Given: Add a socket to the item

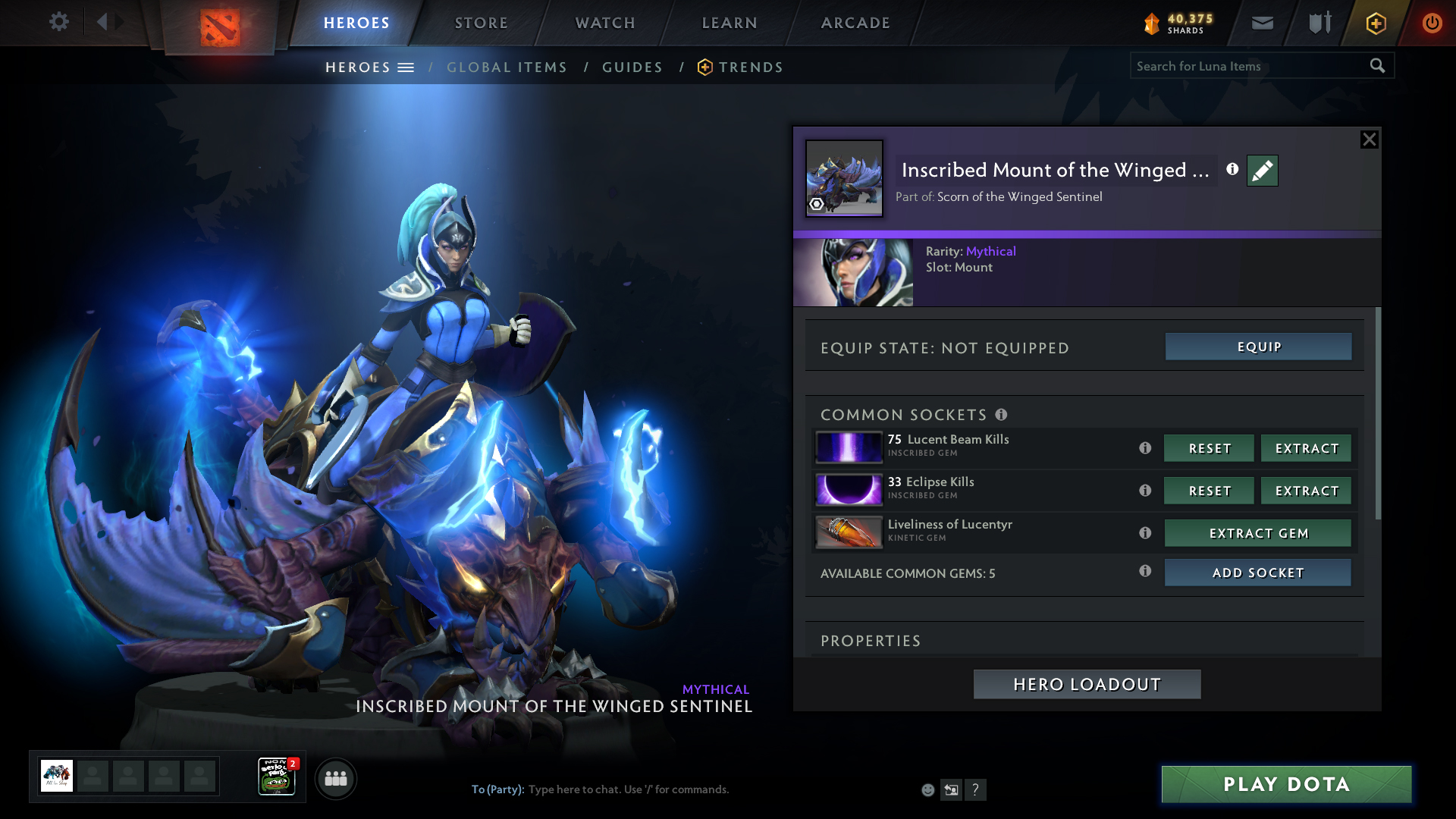Looking at the screenshot, I should pyautogui.click(x=1257, y=573).
